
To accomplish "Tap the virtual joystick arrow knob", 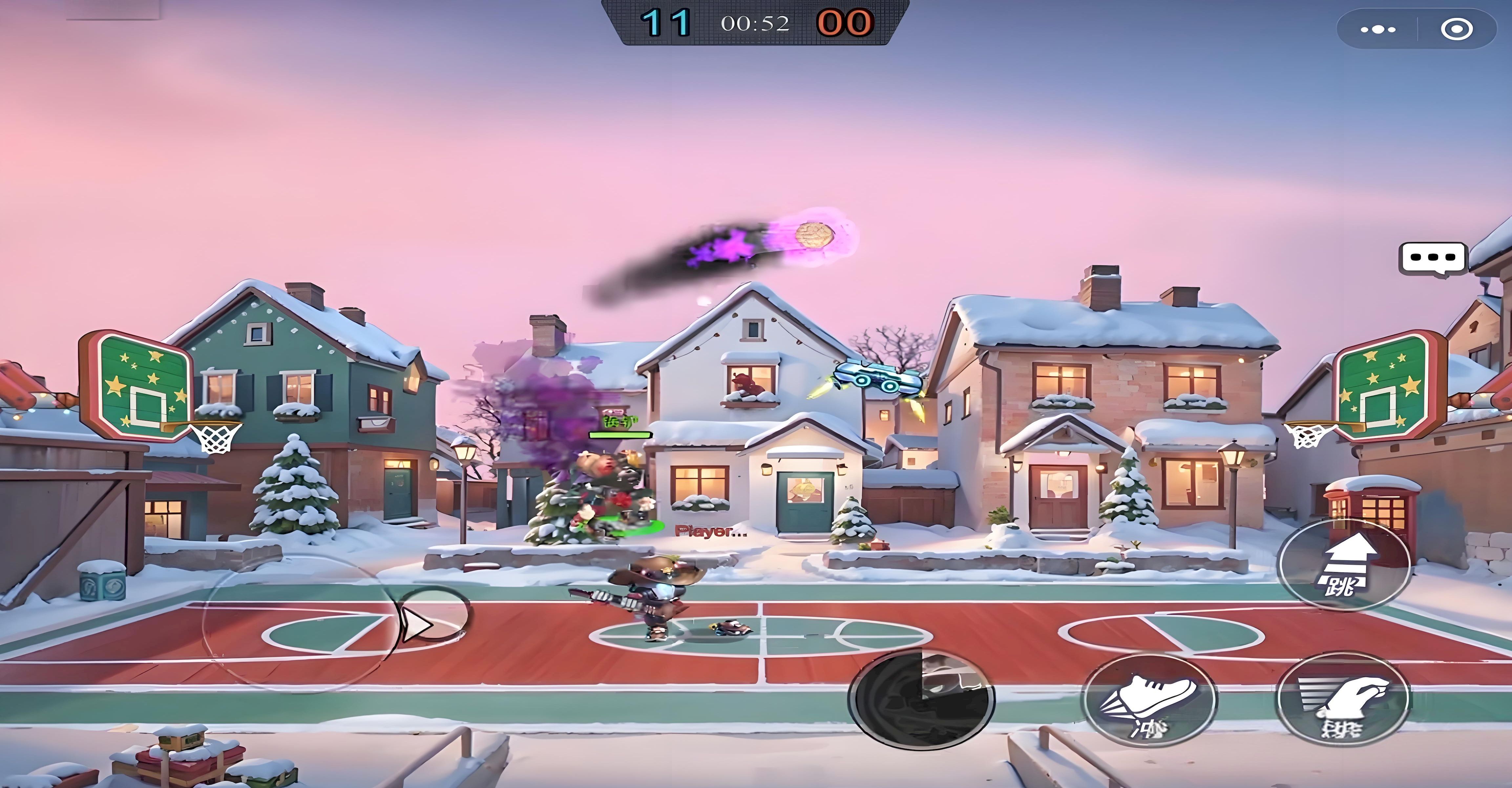I will [433, 615].
